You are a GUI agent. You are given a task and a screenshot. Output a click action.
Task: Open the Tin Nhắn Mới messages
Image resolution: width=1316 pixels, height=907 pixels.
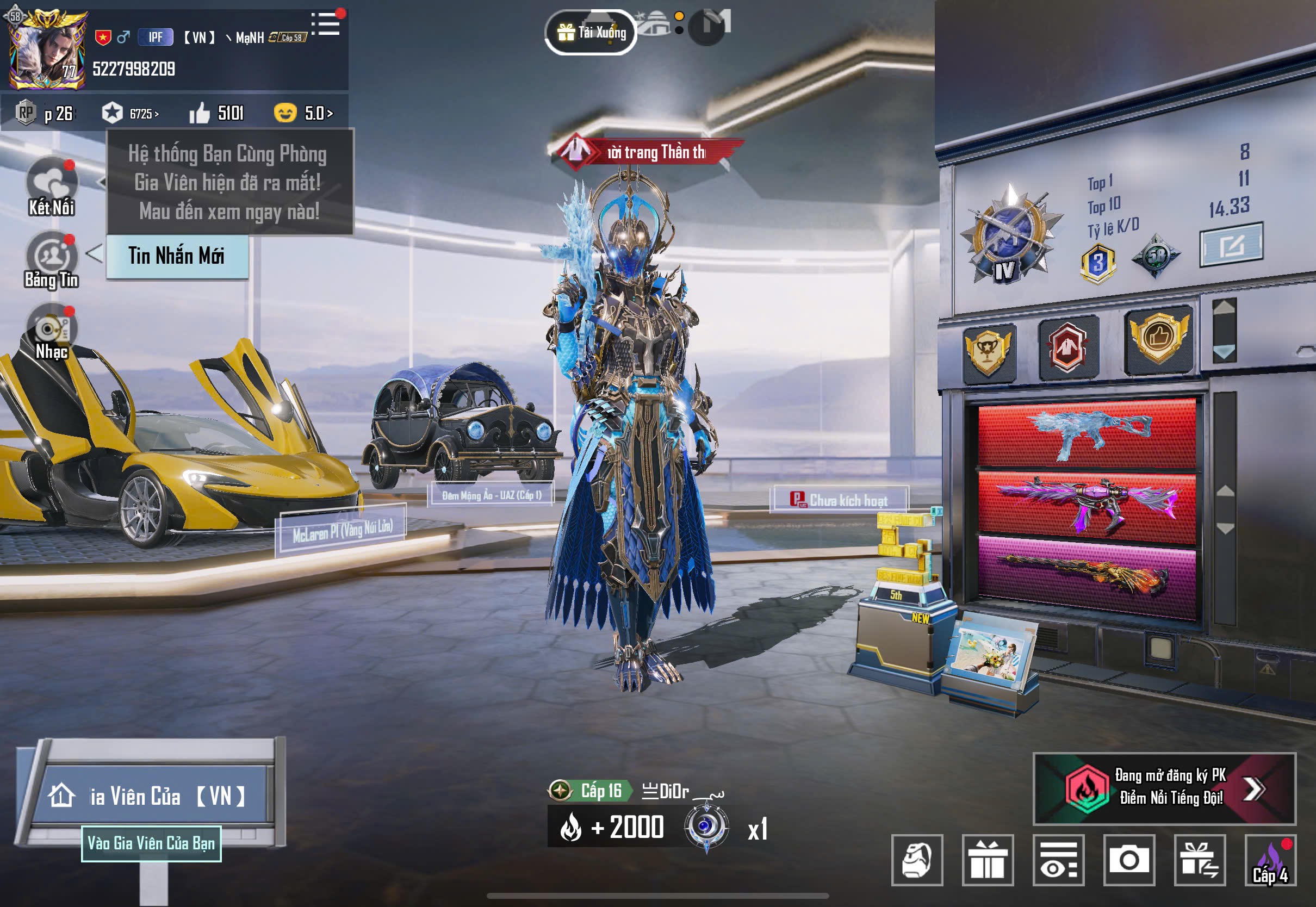[177, 256]
